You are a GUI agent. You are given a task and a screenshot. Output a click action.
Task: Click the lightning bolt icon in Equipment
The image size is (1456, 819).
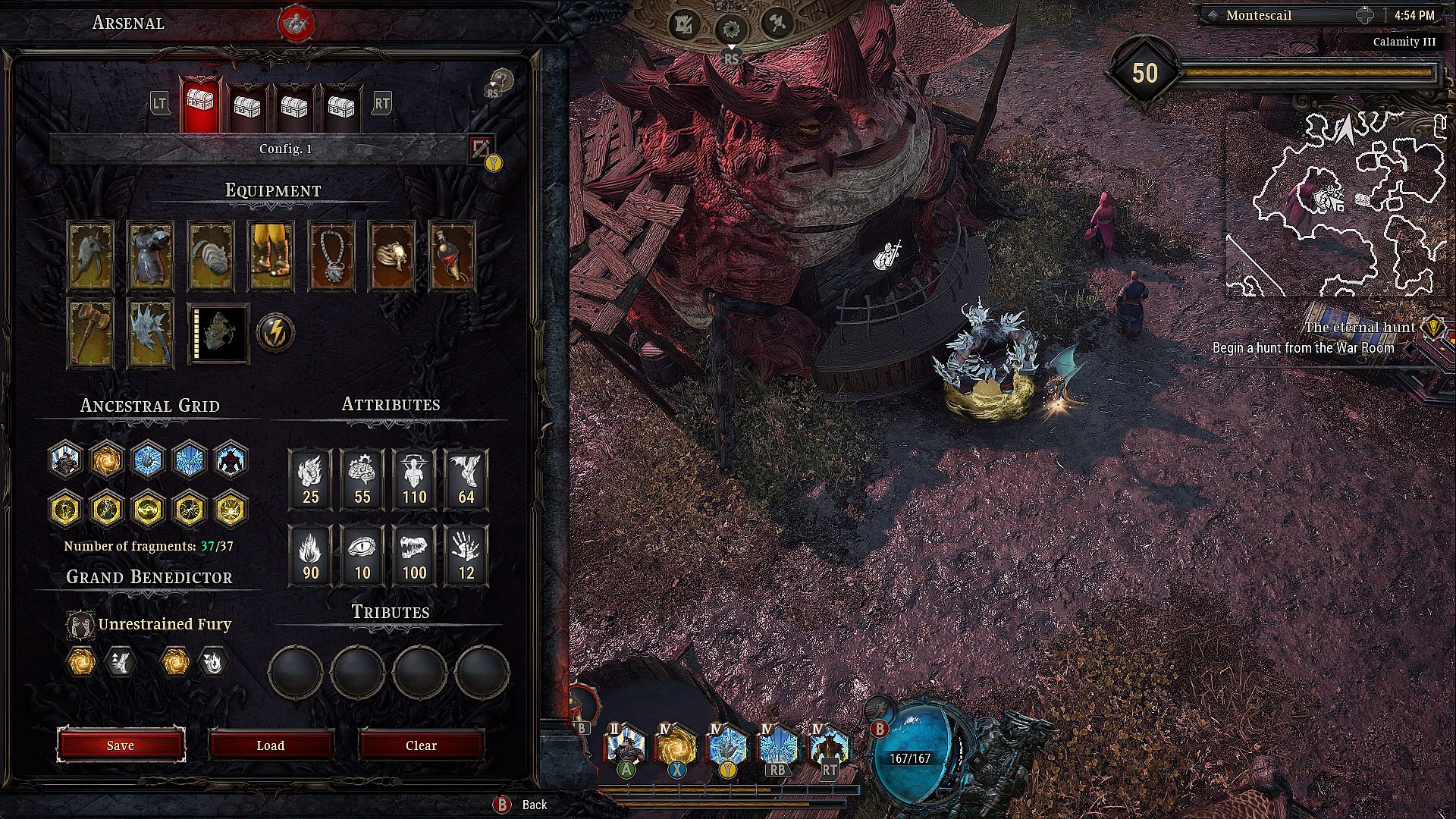[x=275, y=333]
